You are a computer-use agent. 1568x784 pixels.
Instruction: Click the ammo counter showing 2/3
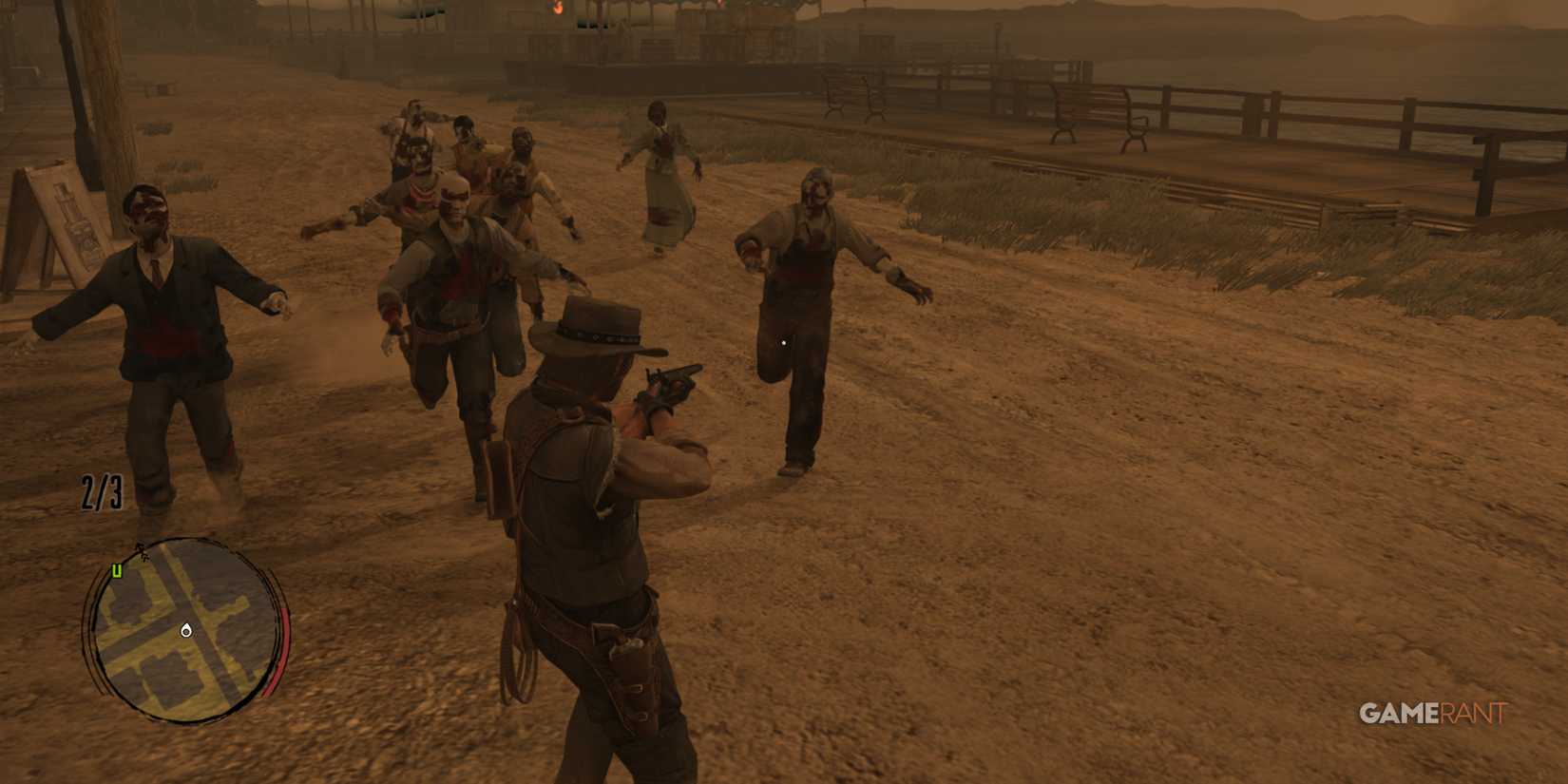99,490
